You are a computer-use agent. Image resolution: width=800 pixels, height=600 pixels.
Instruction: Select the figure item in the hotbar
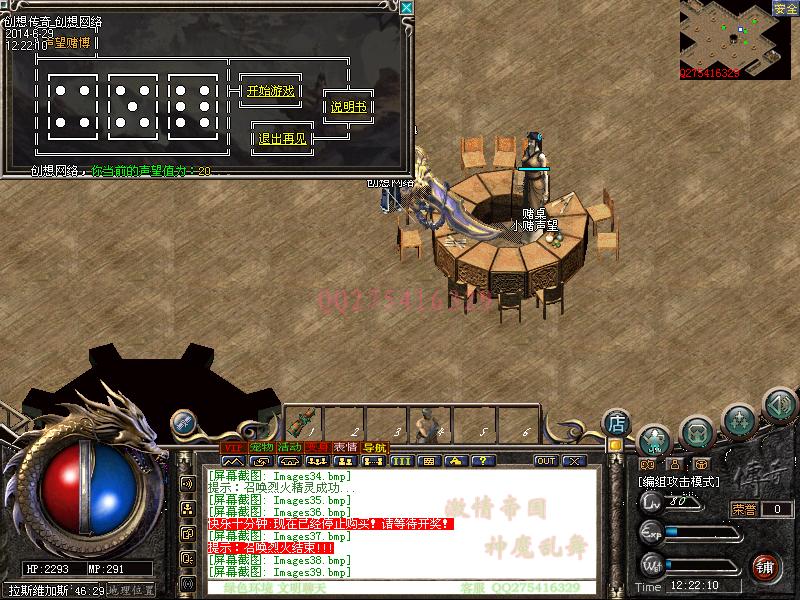(x=424, y=425)
